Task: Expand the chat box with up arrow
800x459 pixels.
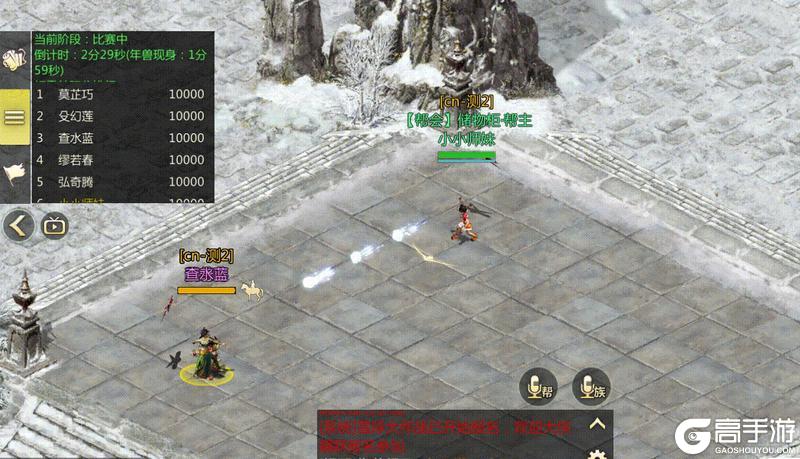Action: pyautogui.click(x=597, y=424)
